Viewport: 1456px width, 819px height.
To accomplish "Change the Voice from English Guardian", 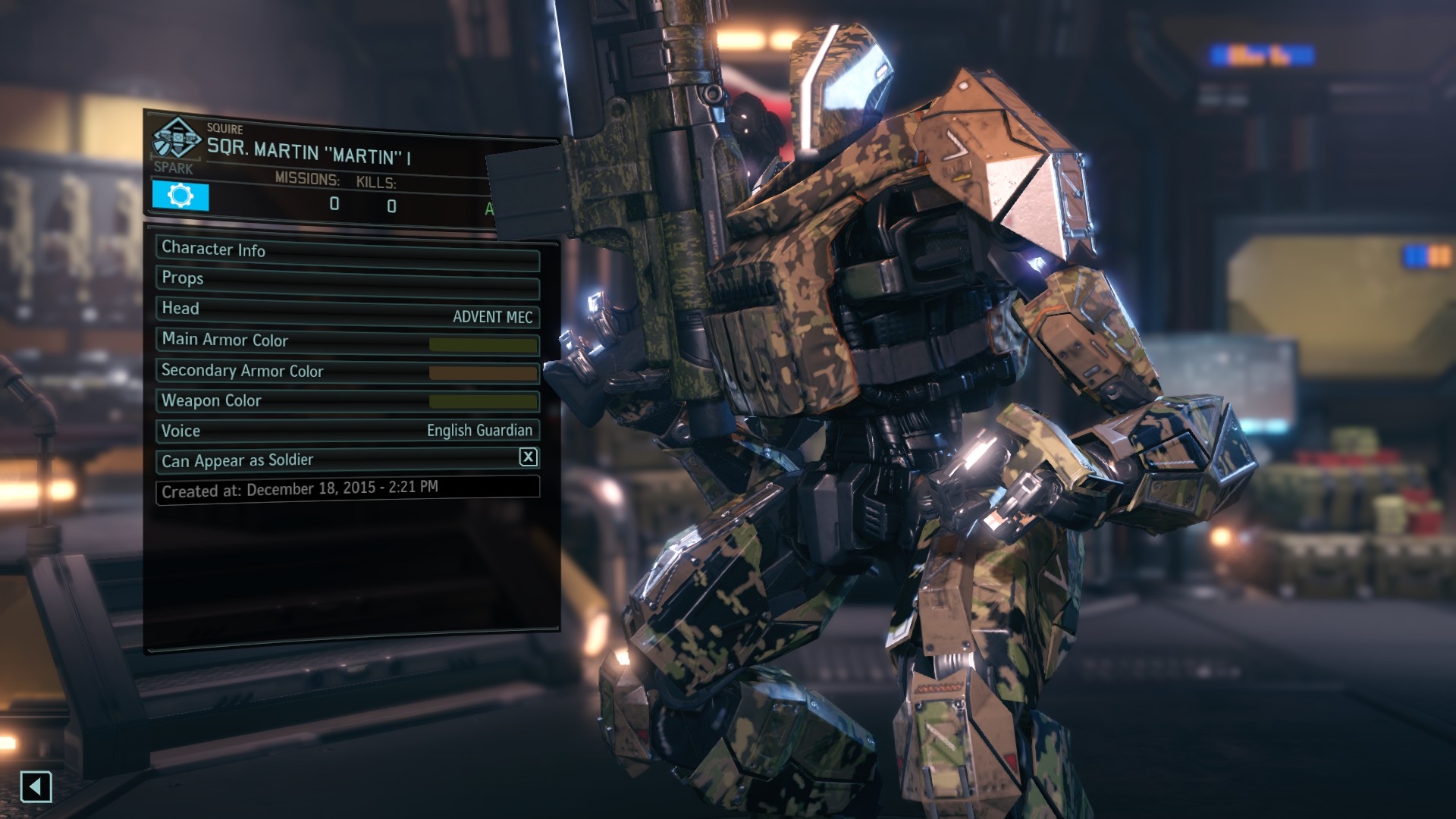I will coord(347,431).
